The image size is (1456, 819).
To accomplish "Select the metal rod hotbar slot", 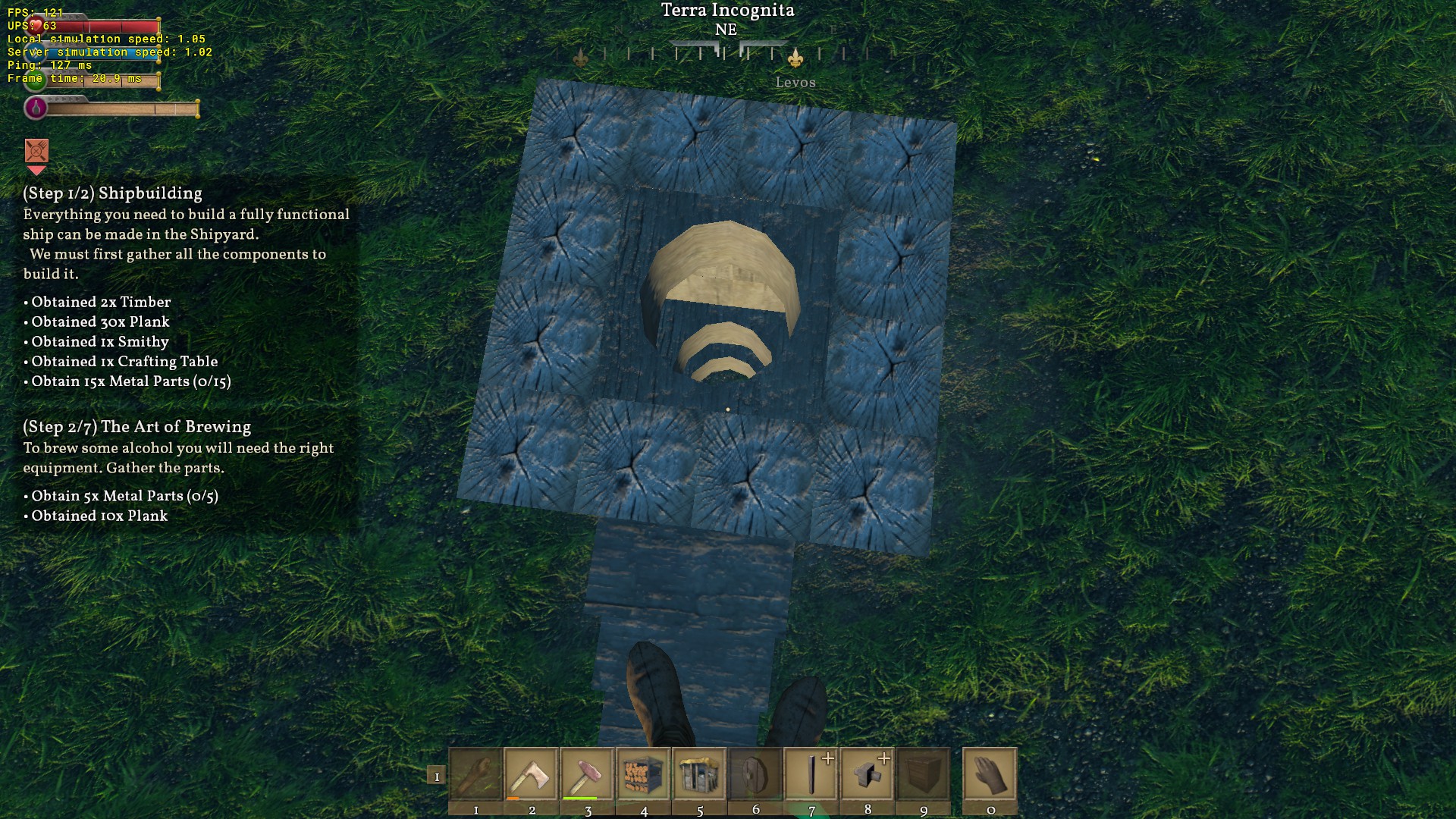I will pyautogui.click(x=811, y=774).
